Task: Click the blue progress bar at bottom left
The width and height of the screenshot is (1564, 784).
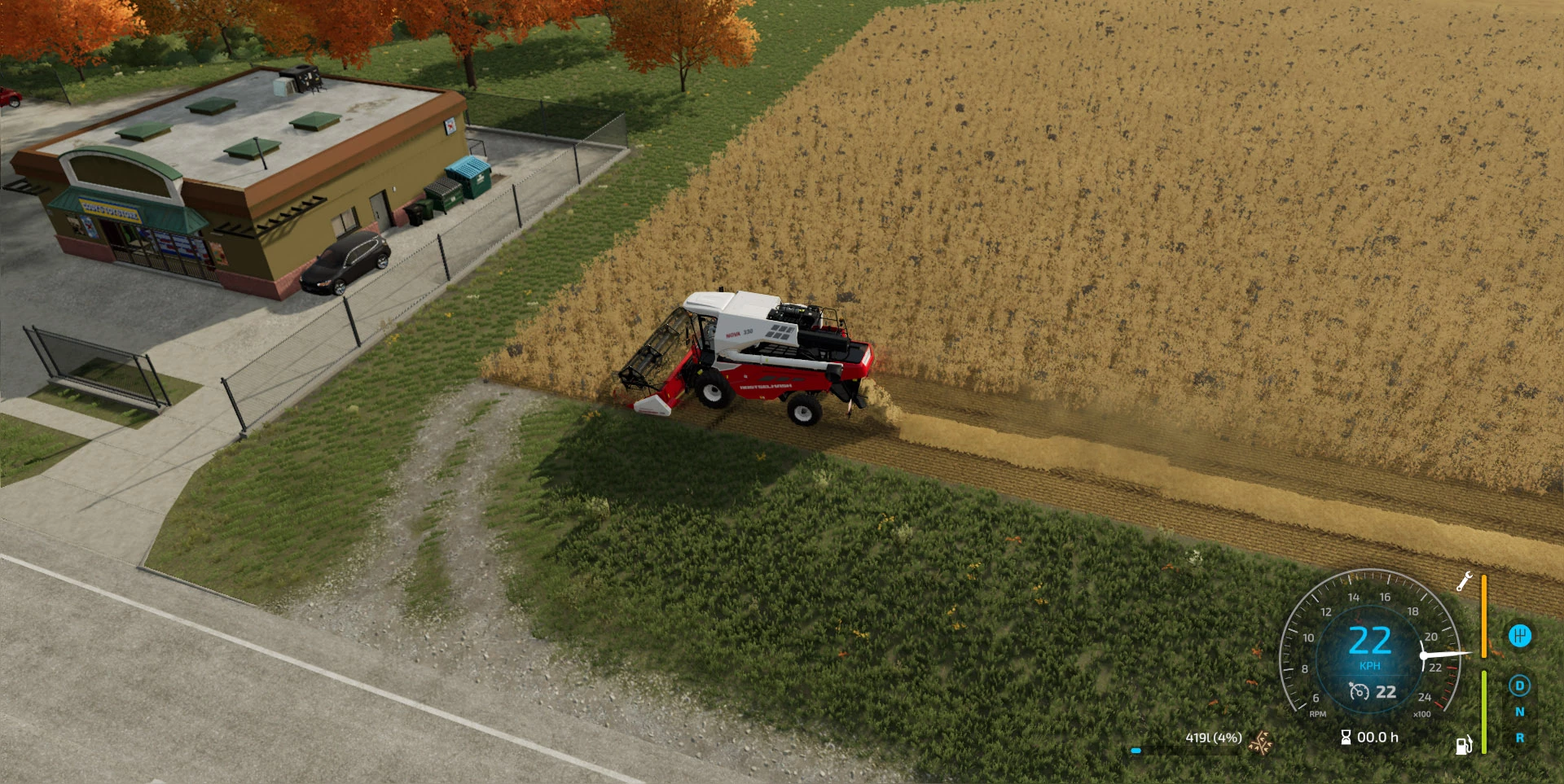Action: pos(1136,751)
